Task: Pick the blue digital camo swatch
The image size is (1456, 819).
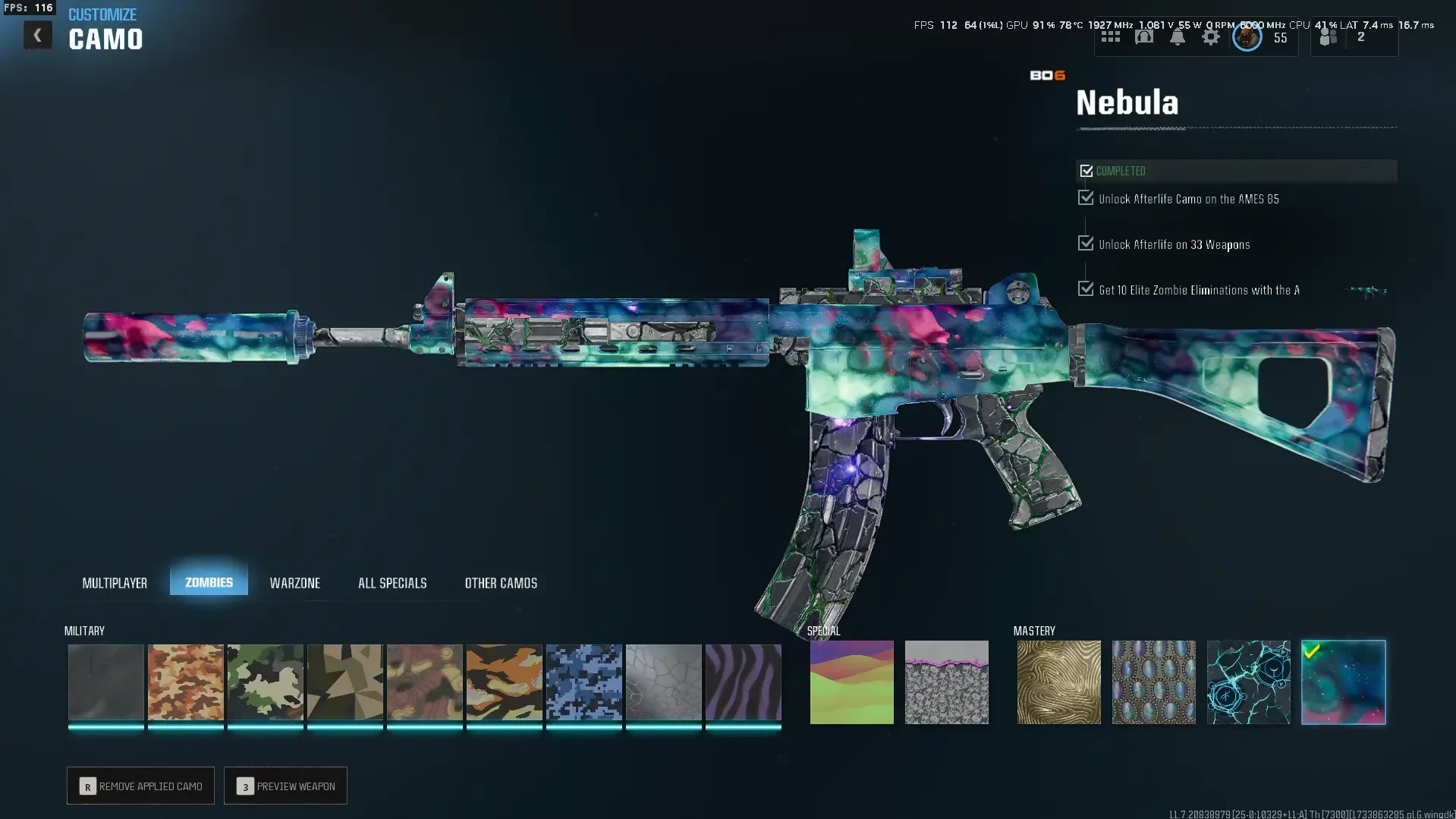Action: click(584, 682)
